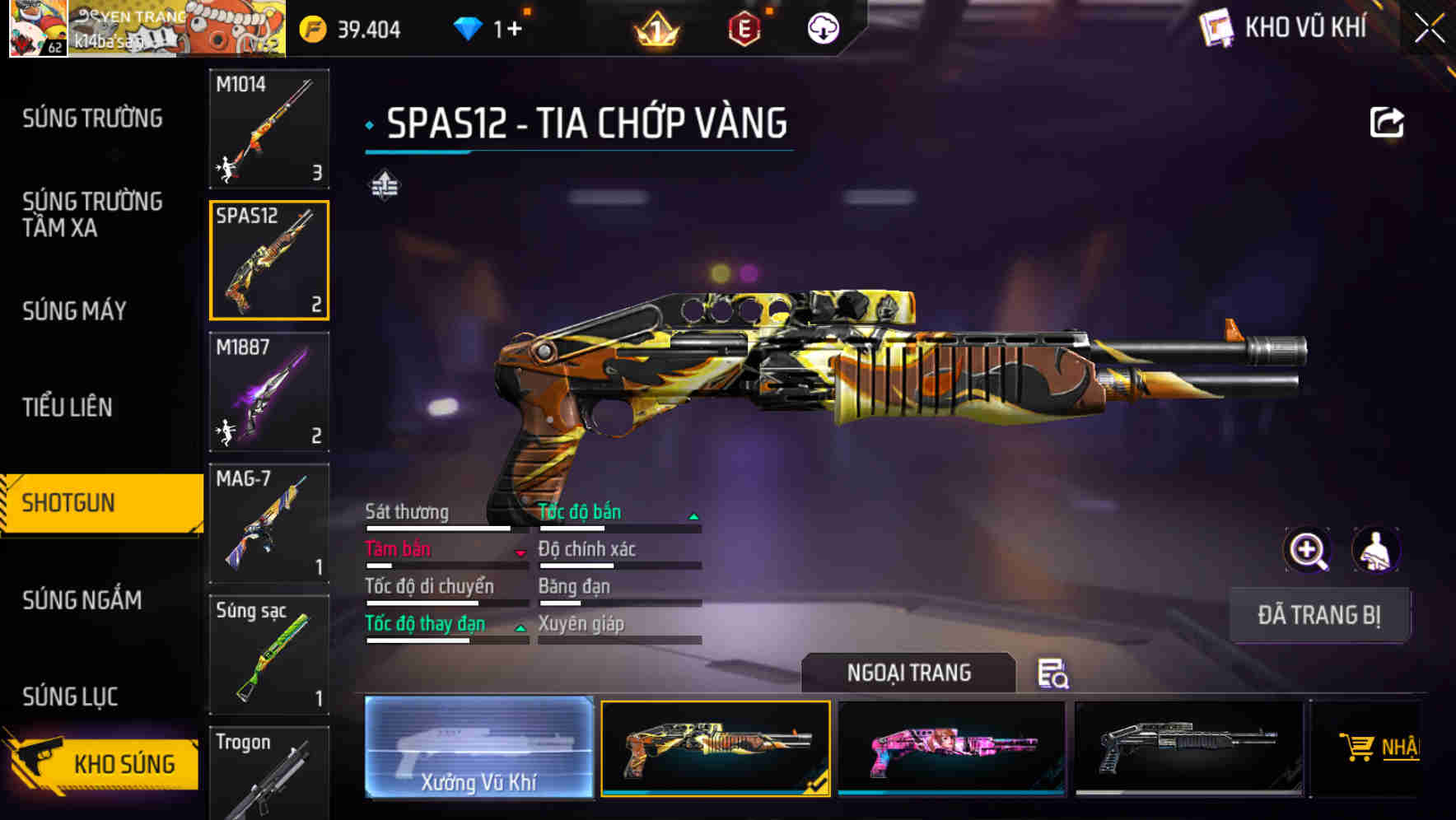This screenshot has width=1456, height=820.
Task: Select the MAG-7 shotgun tile
Action: tap(269, 524)
